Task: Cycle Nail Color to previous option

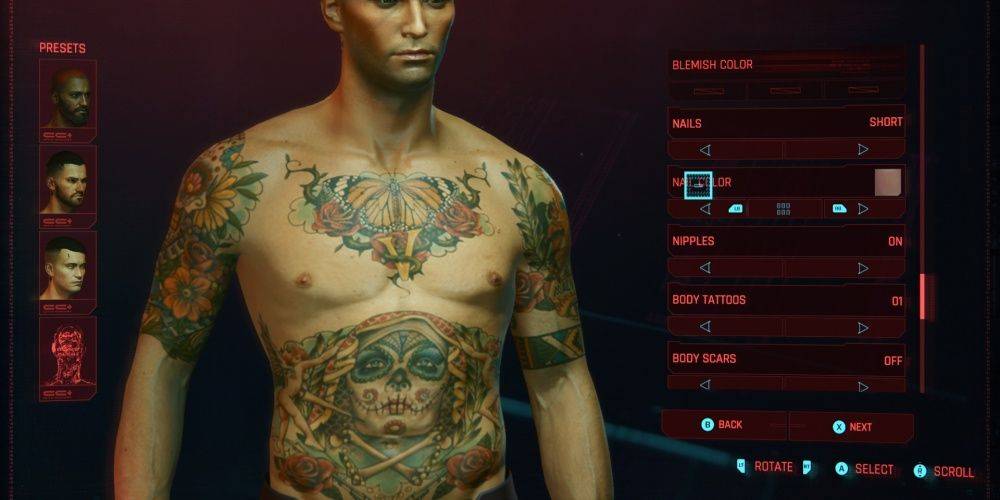Action: (705, 209)
